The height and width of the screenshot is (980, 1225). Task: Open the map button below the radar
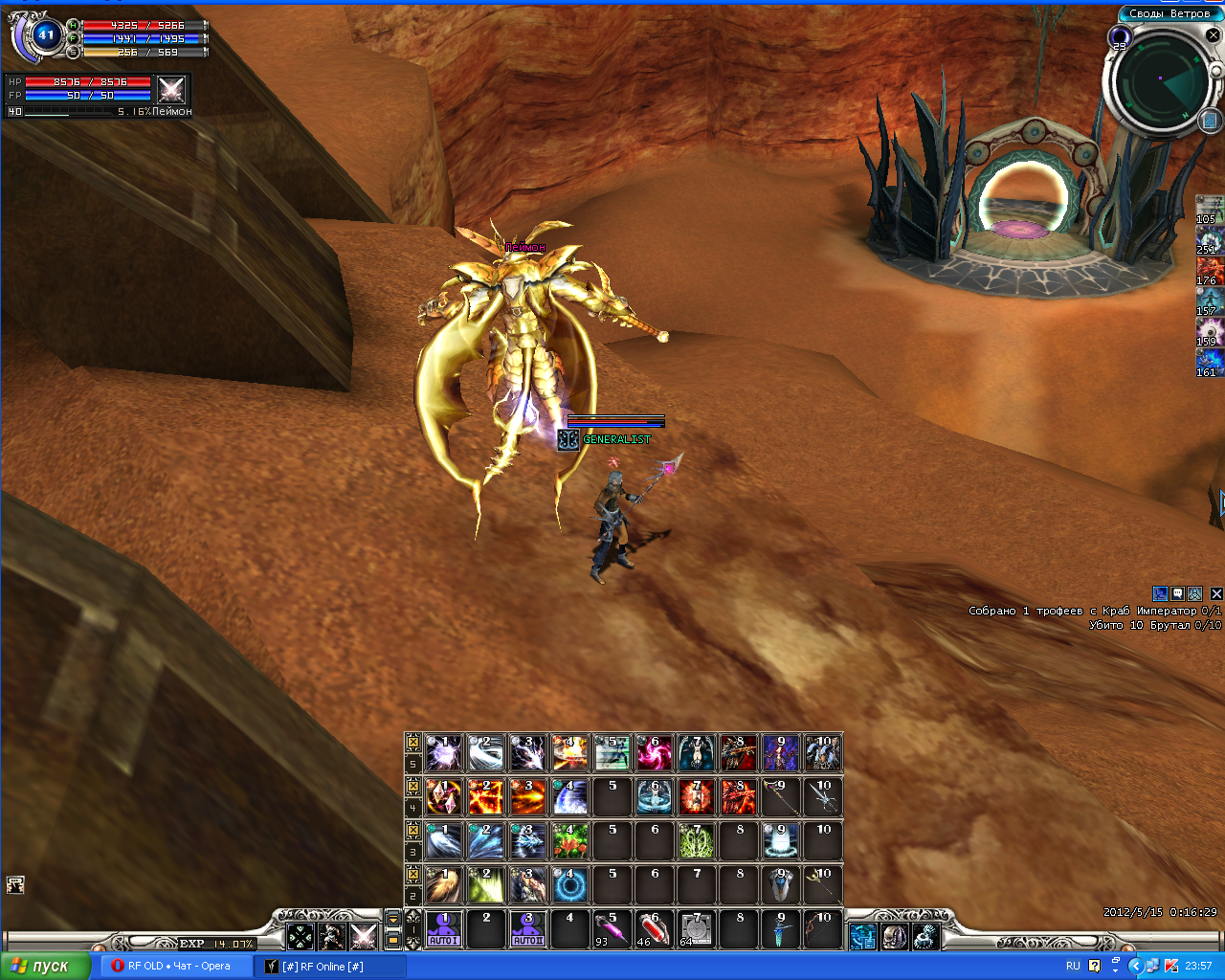click(1210, 121)
